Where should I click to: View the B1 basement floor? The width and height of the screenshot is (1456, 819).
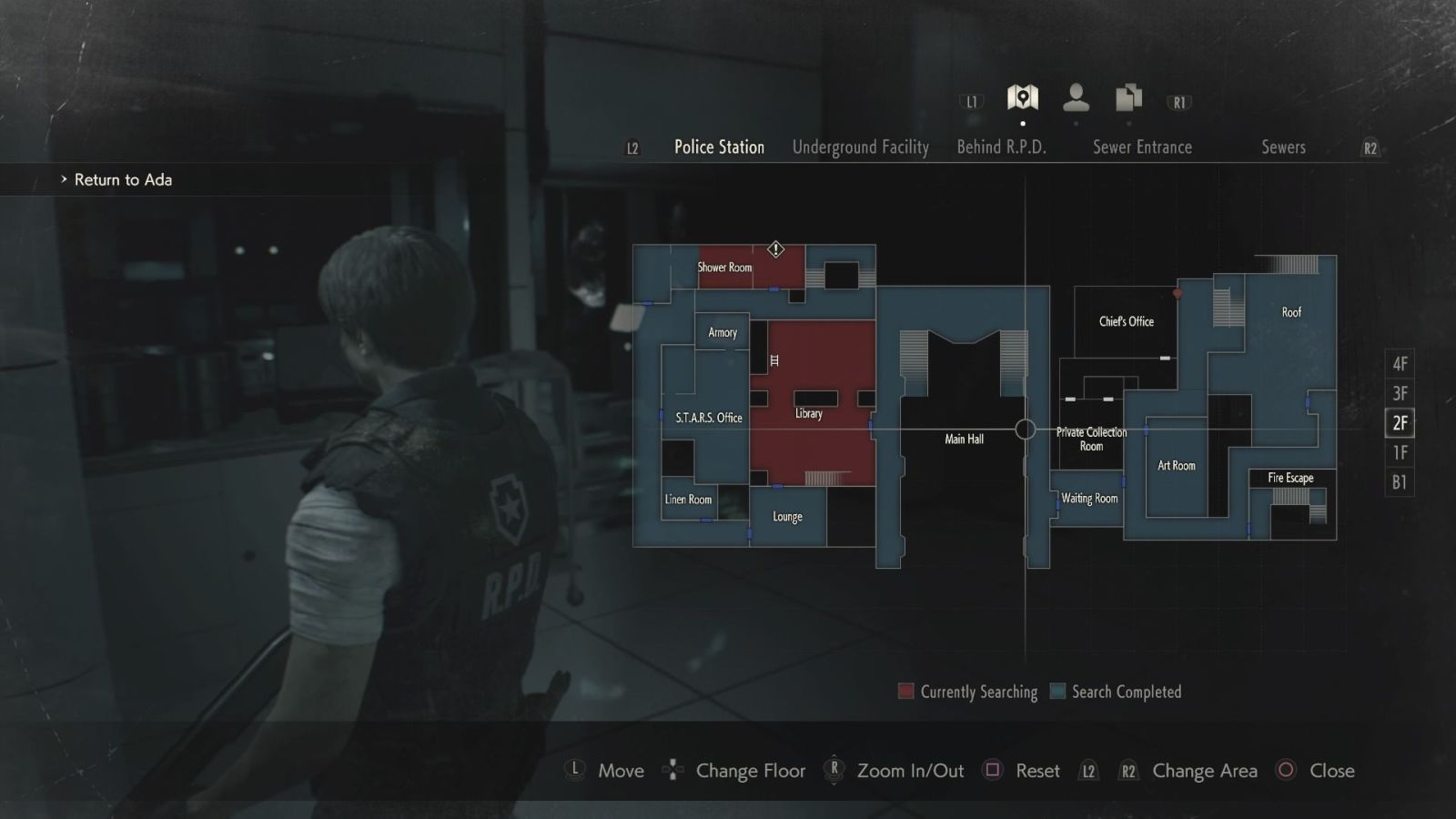pyautogui.click(x=1400, y=482)
